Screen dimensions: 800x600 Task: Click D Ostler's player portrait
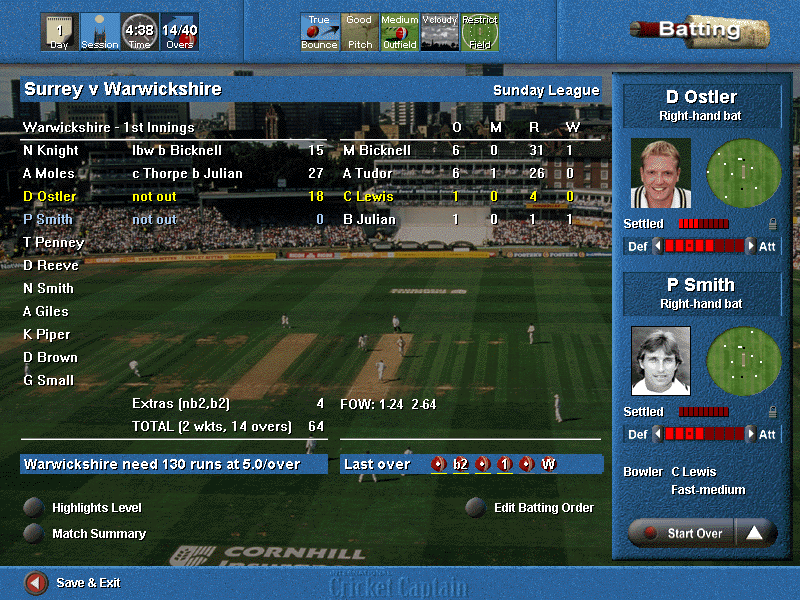[661, 173]
